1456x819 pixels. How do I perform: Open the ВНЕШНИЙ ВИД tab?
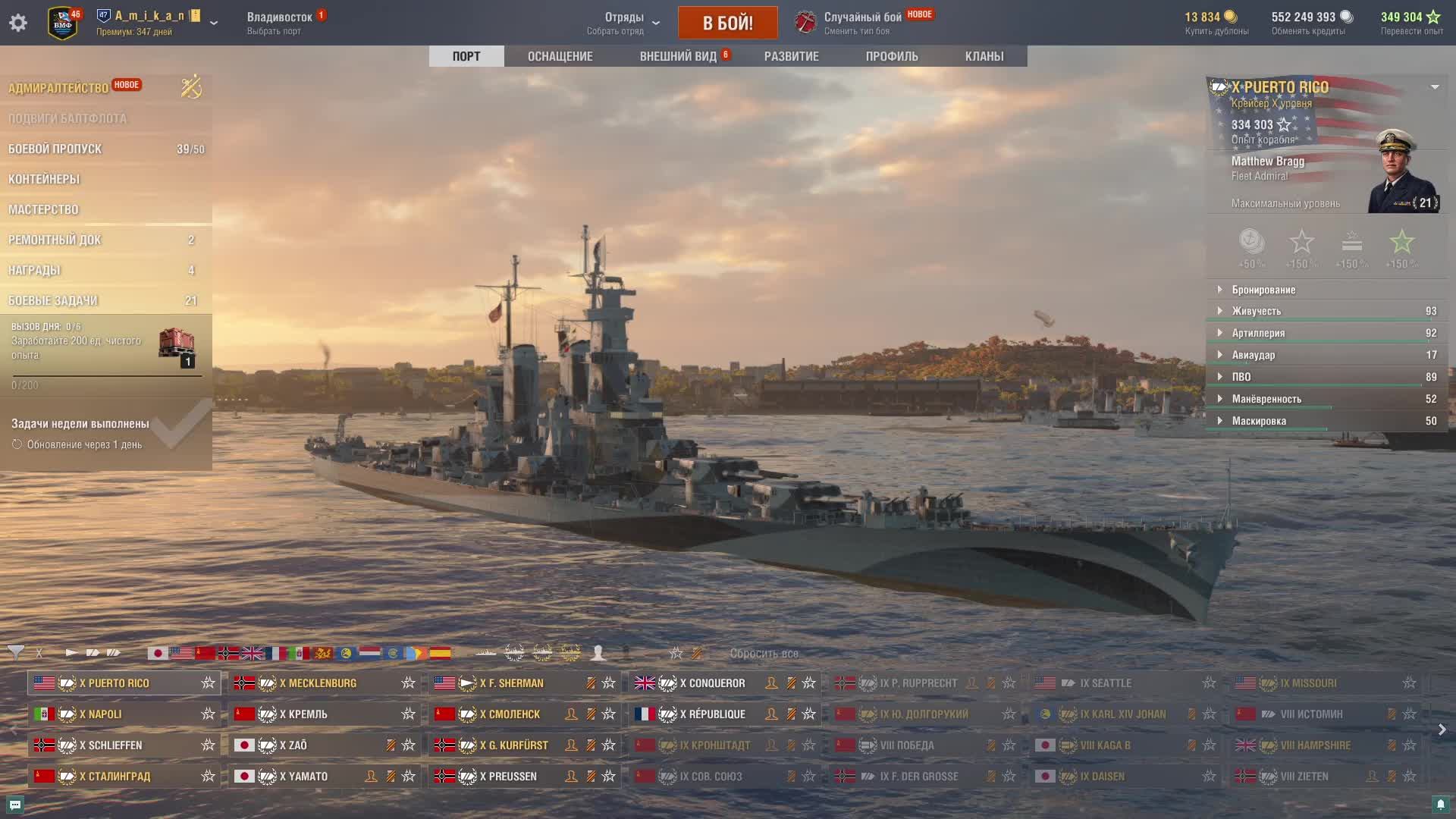click(x=678, y=56)
